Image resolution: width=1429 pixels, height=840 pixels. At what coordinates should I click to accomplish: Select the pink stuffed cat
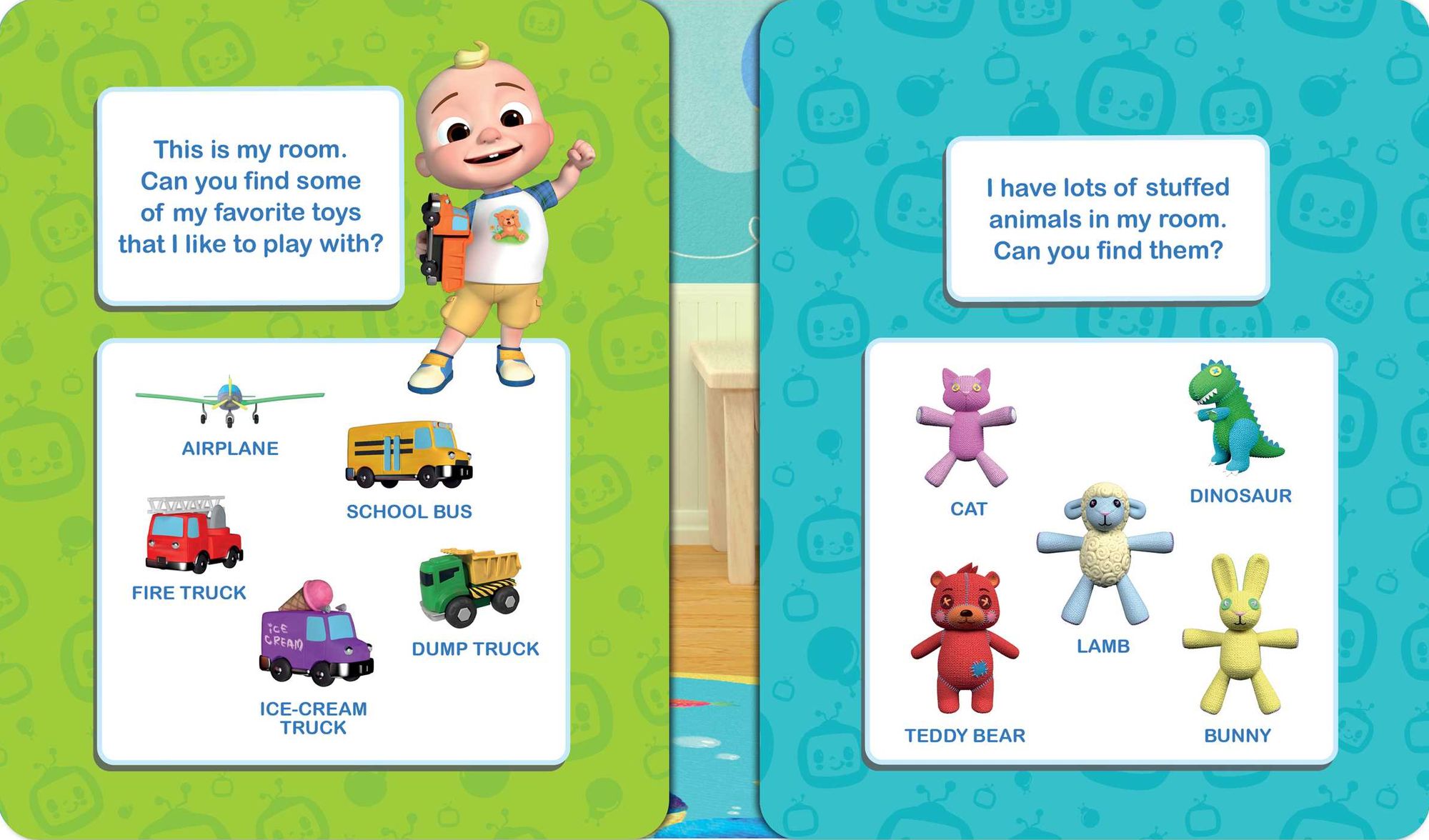(966, 427)
